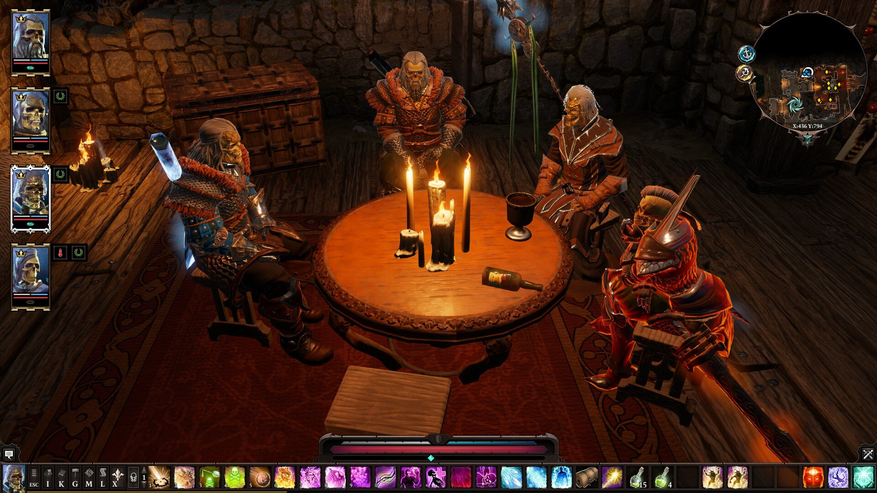
Task: Select the first party member portrait
Action: pyautogui.click(x=30, y=38)
